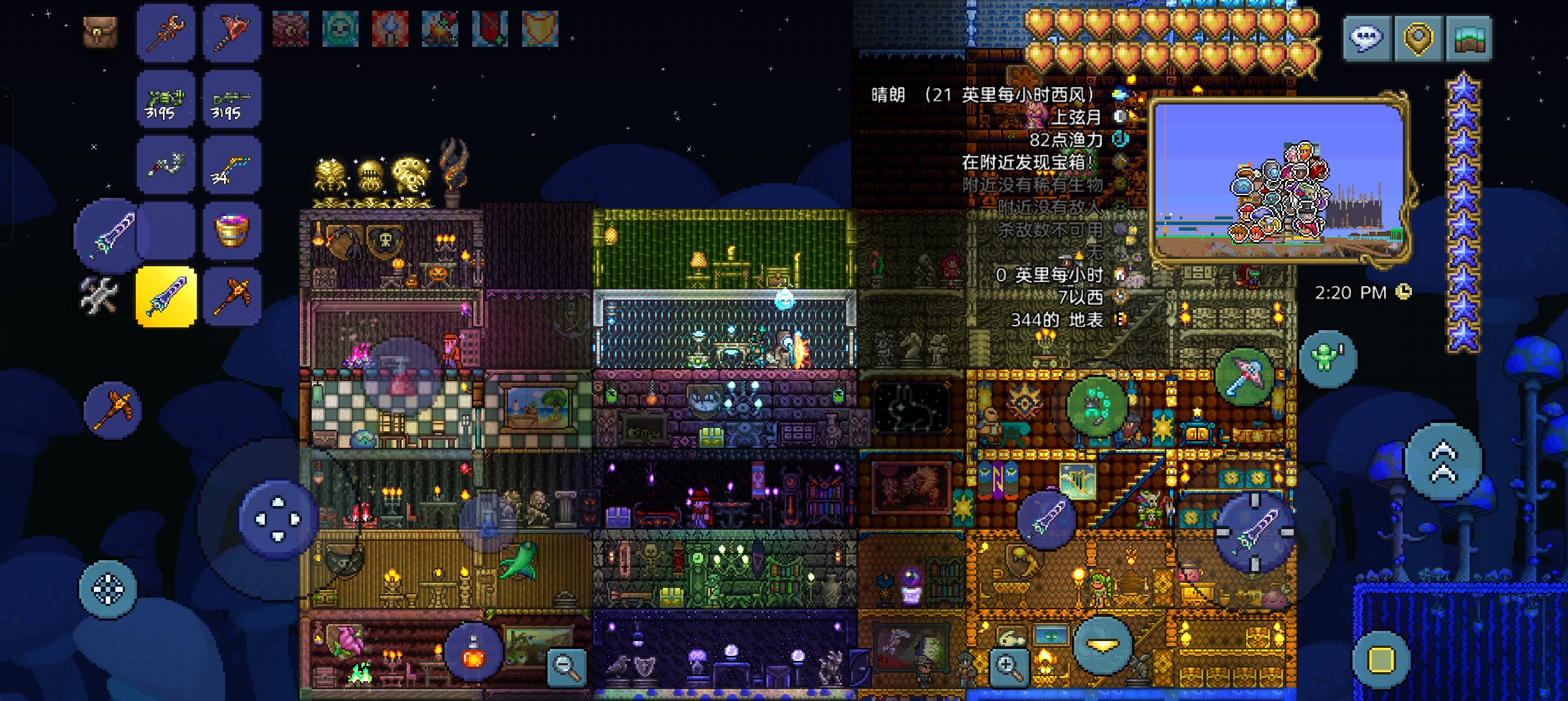
Task: Select the red hamaxe hotbar slot
Action: [232, 31]
